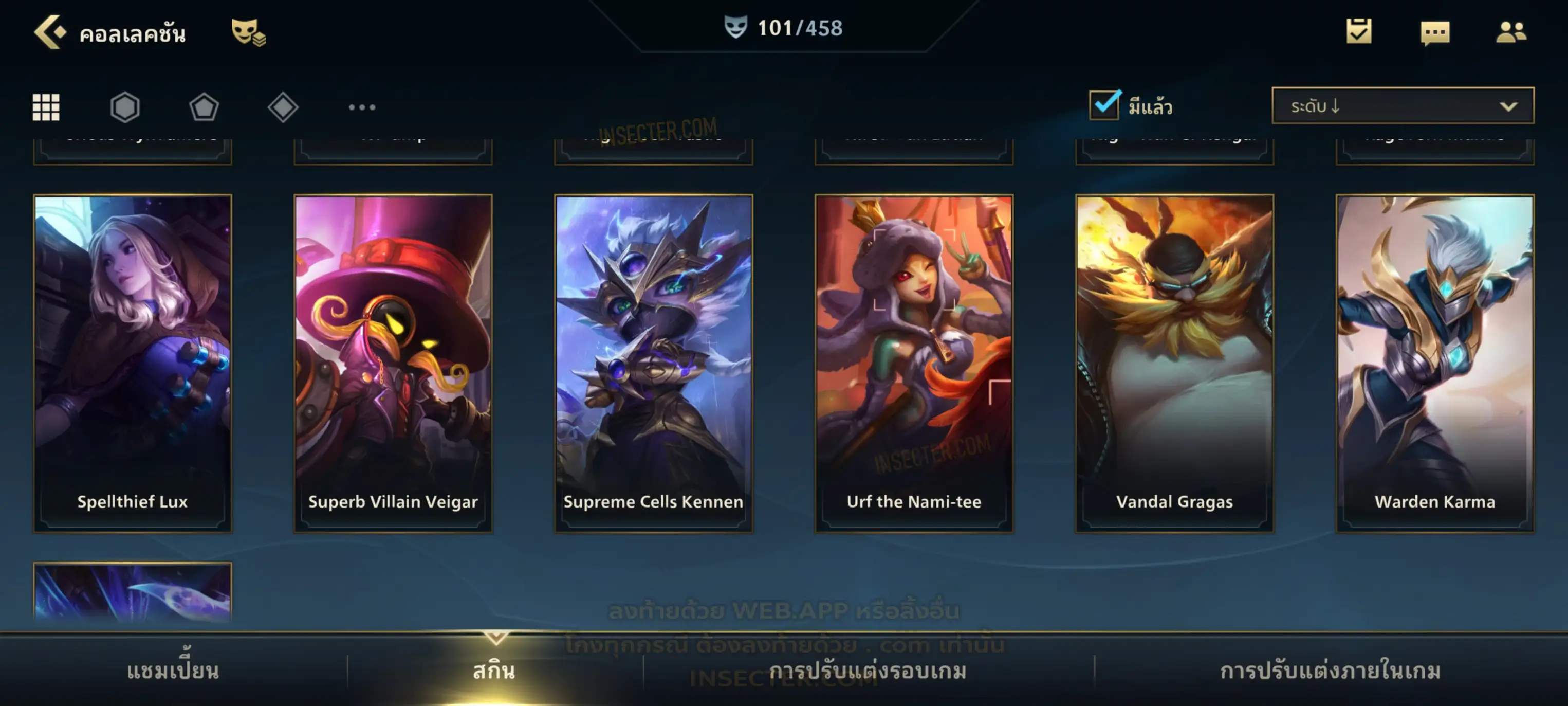Open the skin shop mask-and-coins icon
Viewport: 1568px width, 706px height.
pyautogui.click(x=248, y=32)
